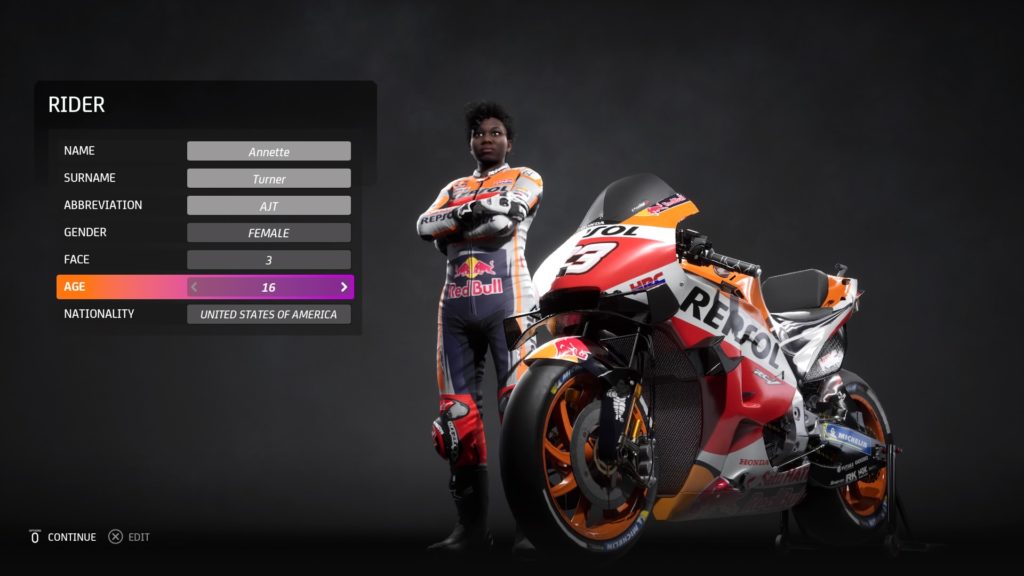1024x576 pixels.
Task: Switch the Gender option set to Female
Action: (268, 233)
